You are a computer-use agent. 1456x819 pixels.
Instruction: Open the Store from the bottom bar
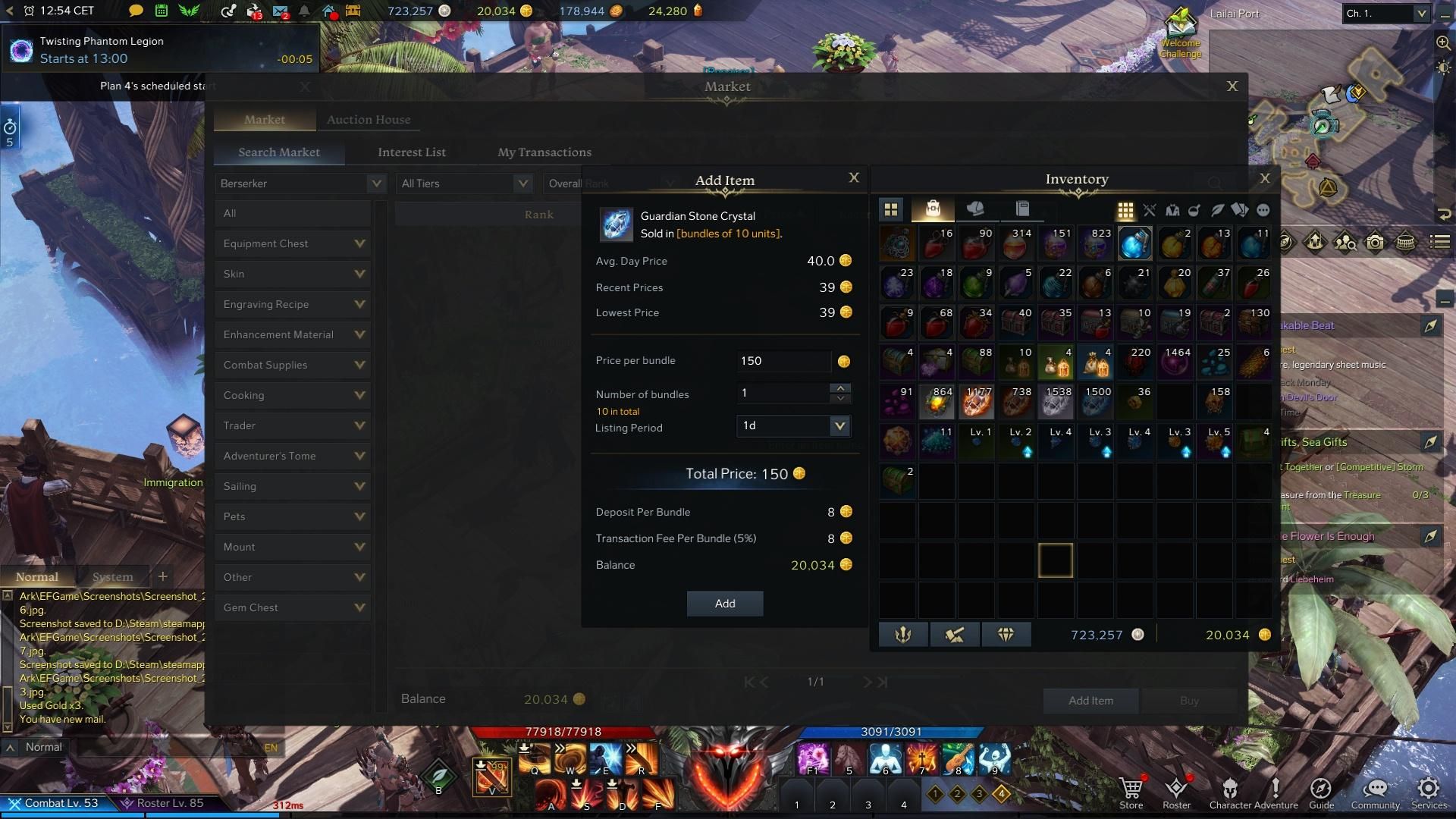coord(1131,792)
